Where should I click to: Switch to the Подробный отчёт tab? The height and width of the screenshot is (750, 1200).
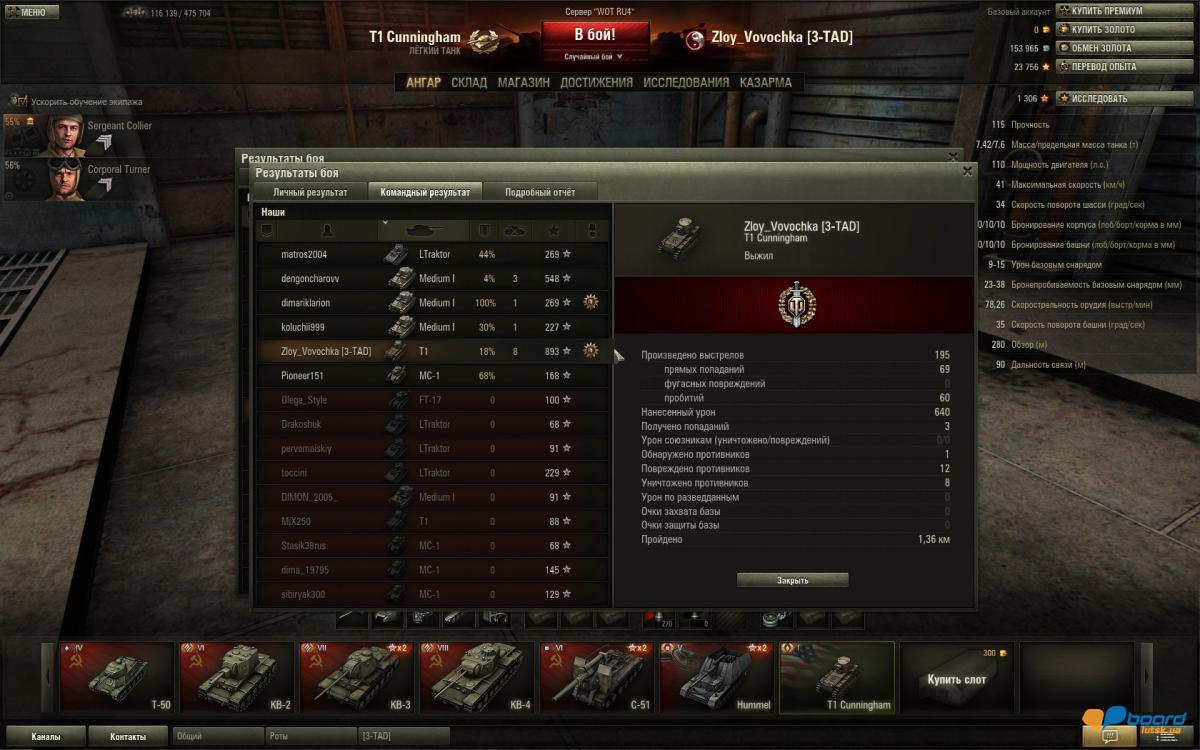(x=539, y=191)
